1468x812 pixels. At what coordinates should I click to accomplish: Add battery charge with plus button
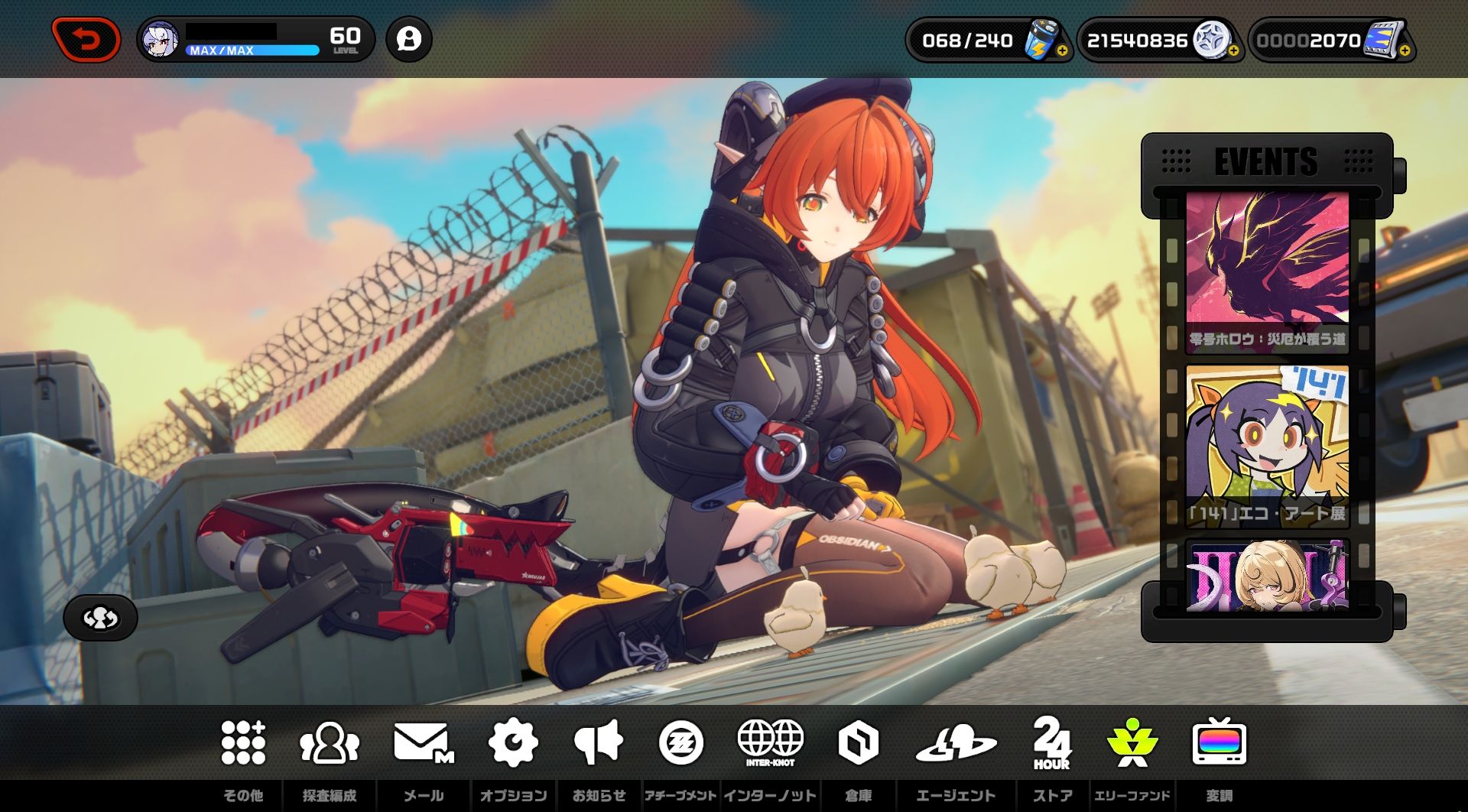point(1062,51)
